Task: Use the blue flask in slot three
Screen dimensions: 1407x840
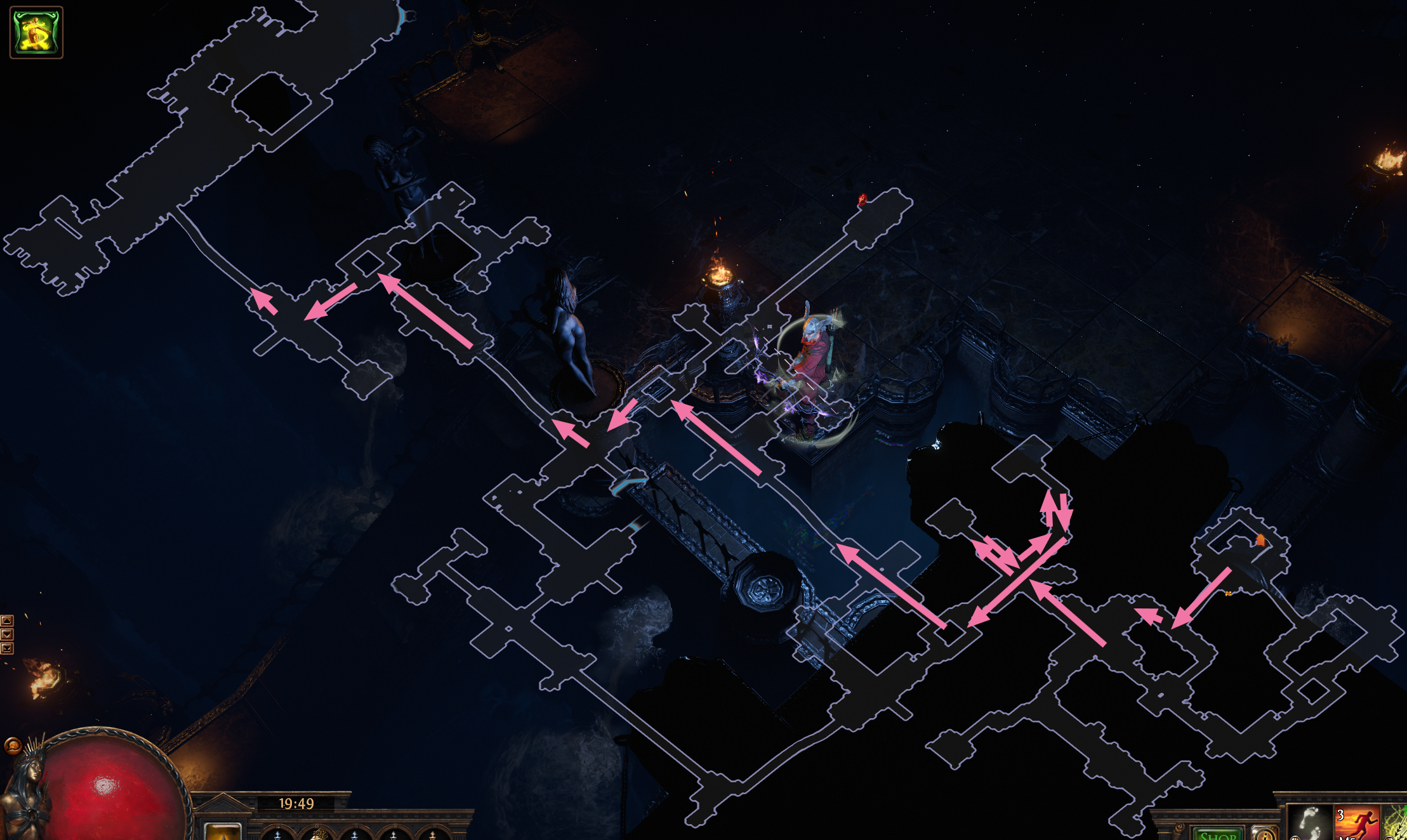Action: pyautogui.click(x=353, y=836)
